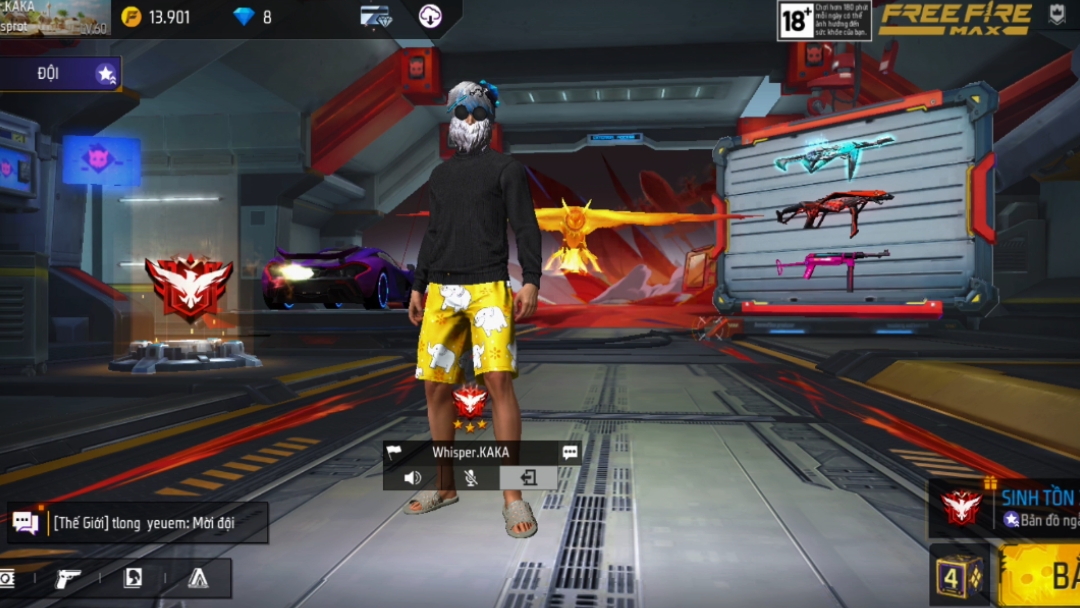Tap the gold coin balance

156,17
